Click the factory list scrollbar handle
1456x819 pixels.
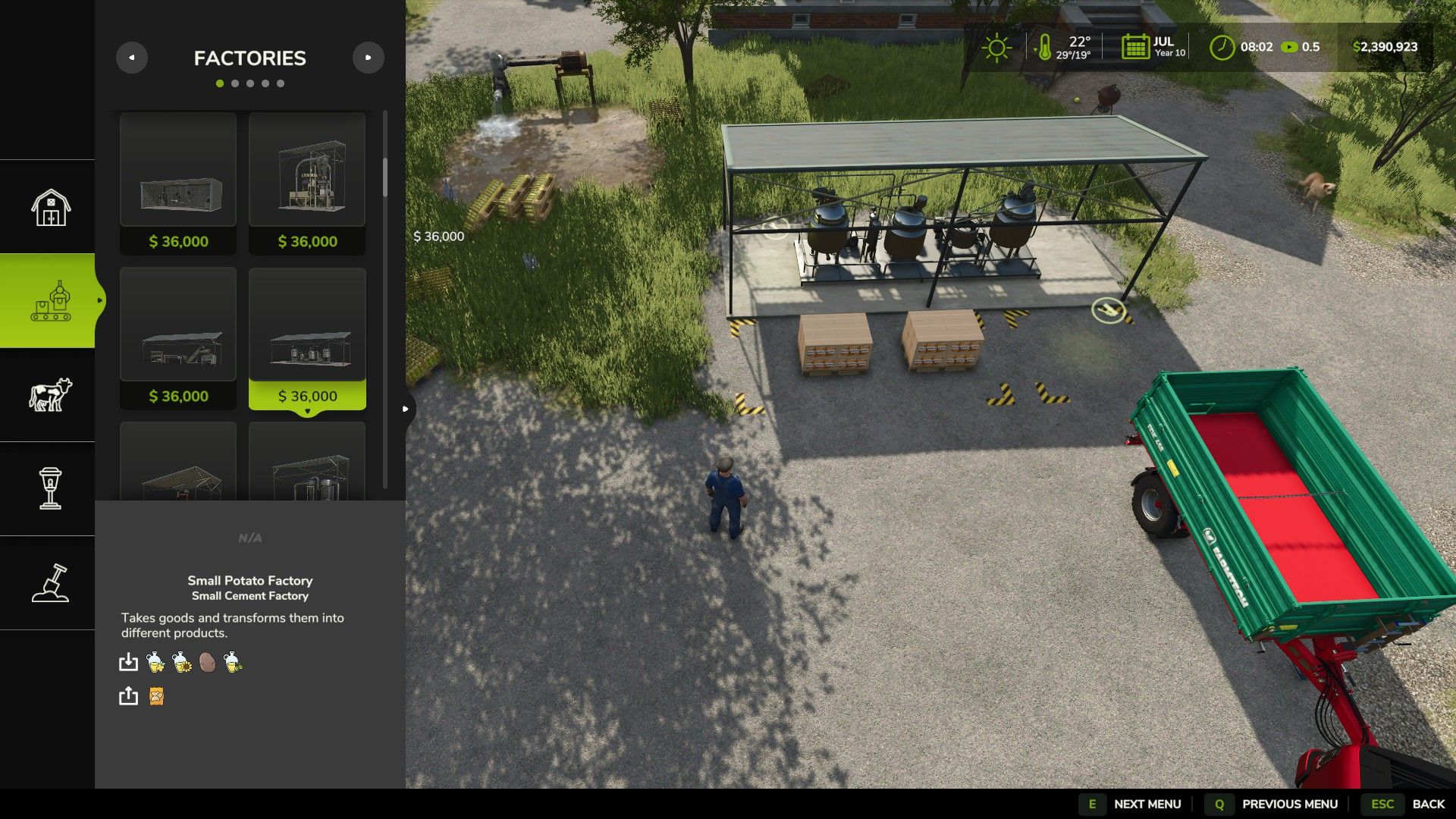[x=385, y=177]
